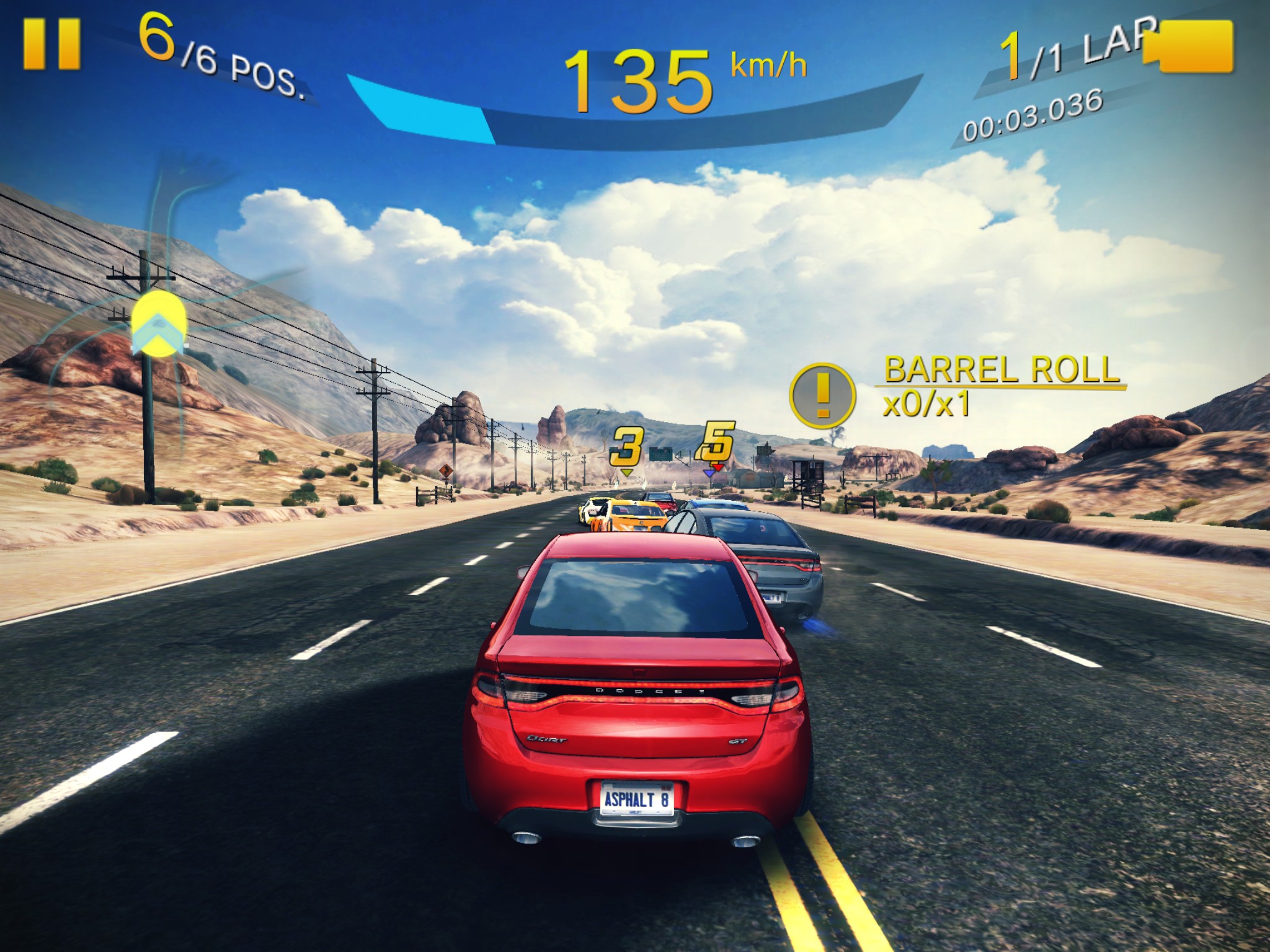1270x952 pixels.
Task: Pause the race
Action: coord(51,43)
